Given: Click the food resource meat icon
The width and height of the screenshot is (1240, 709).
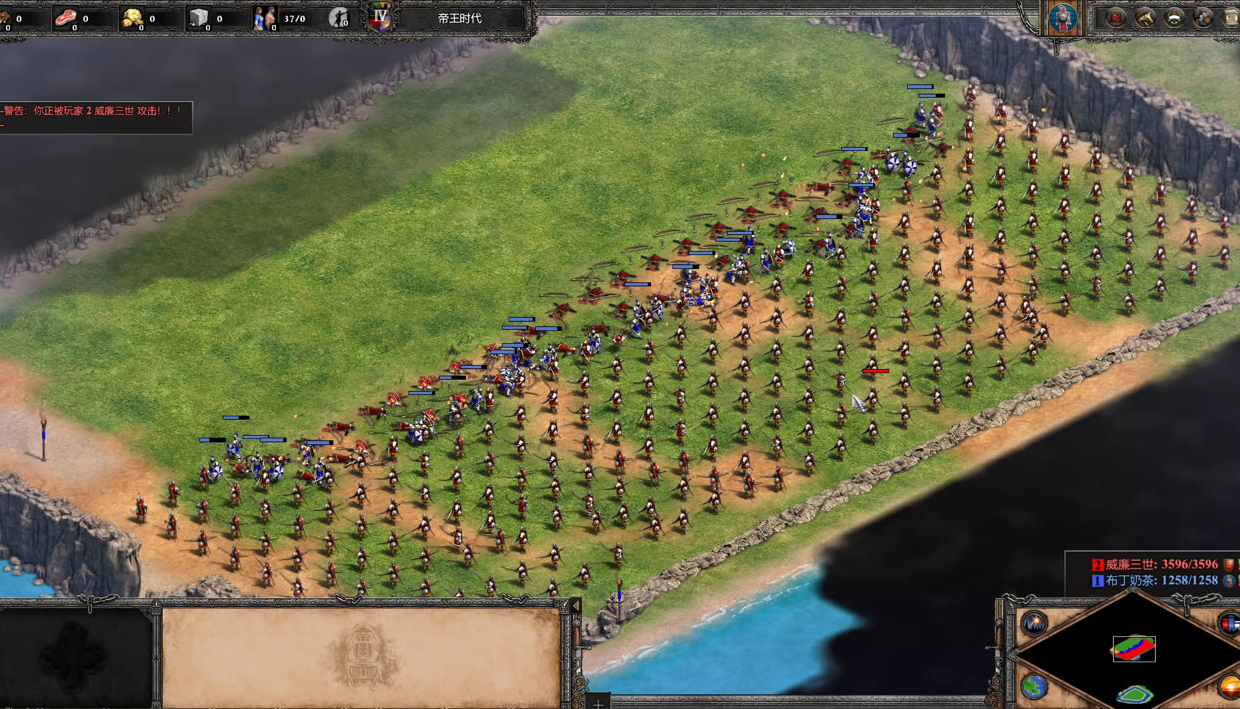Looking at the screenshot, I should (66, 17).
